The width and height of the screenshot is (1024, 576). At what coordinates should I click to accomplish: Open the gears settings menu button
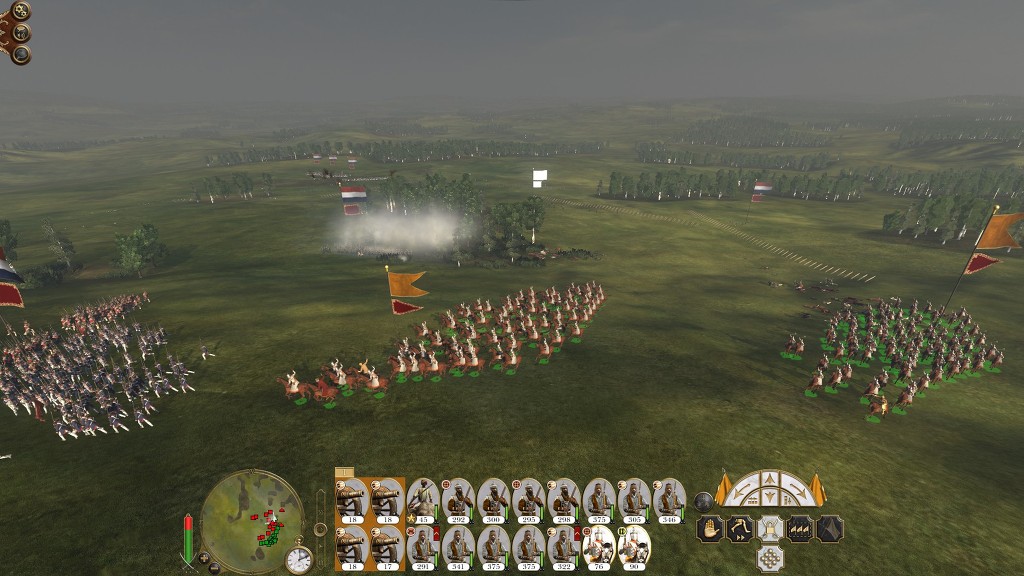[20, 11]
